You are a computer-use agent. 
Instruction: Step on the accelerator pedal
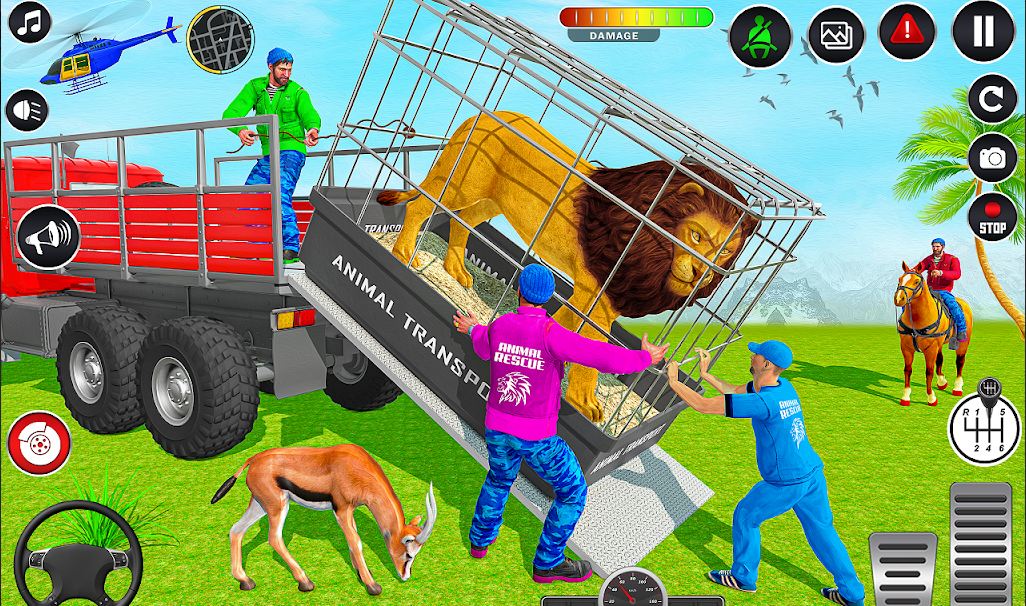tap(981, 544)
